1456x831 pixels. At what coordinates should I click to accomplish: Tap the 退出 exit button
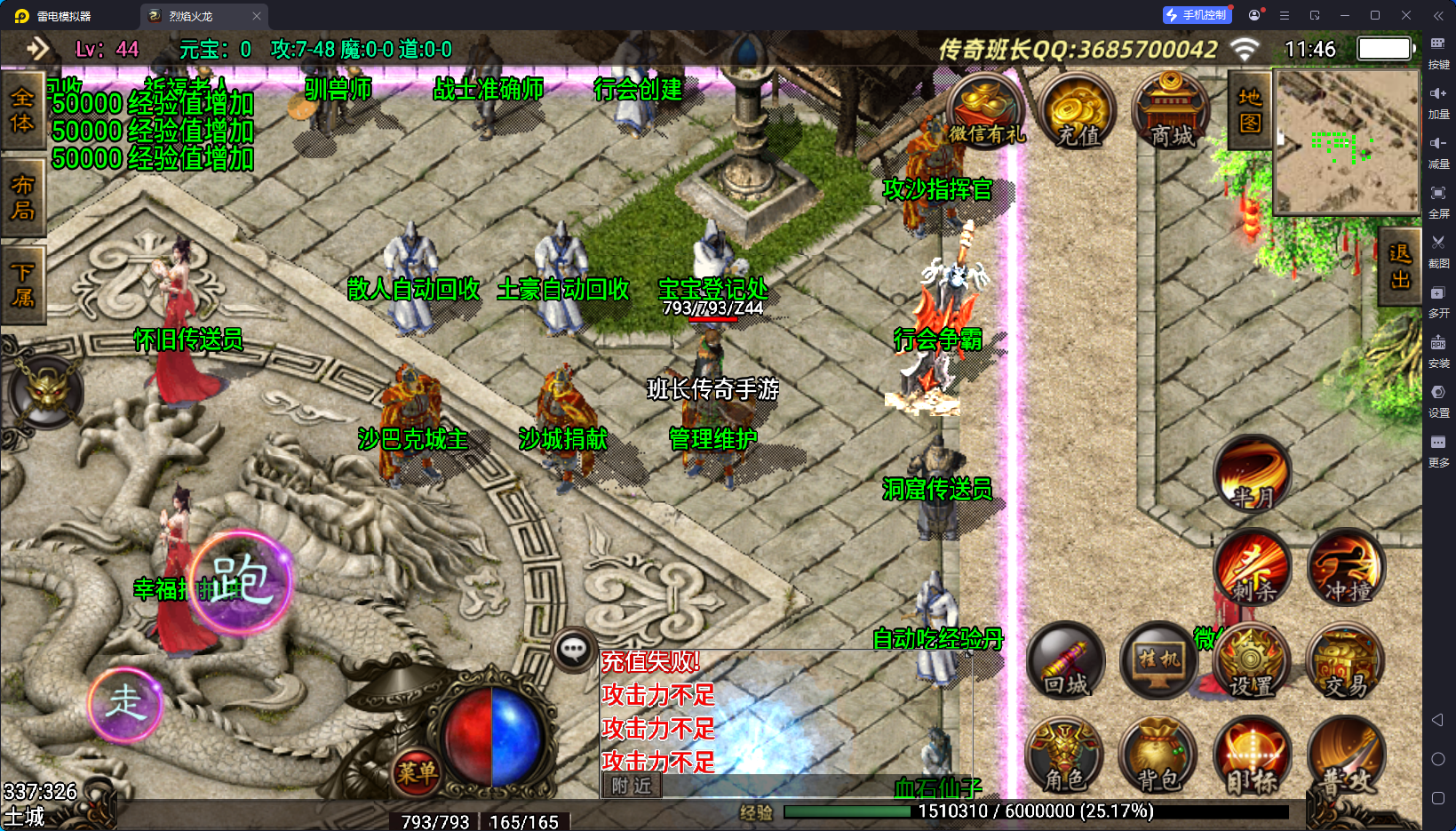[x=1399, y=267]
